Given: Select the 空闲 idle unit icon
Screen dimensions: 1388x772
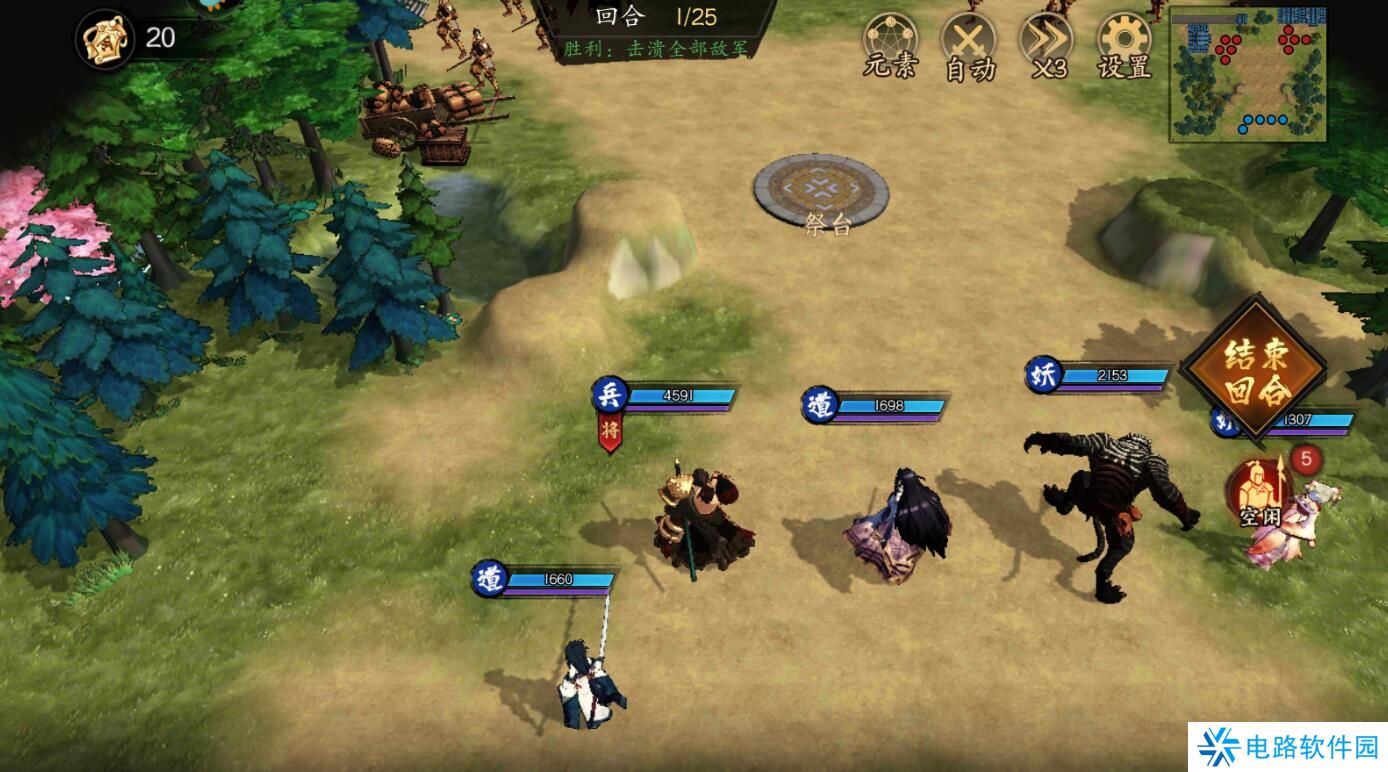Looking at the screenshot, I should click(1259, 492).
